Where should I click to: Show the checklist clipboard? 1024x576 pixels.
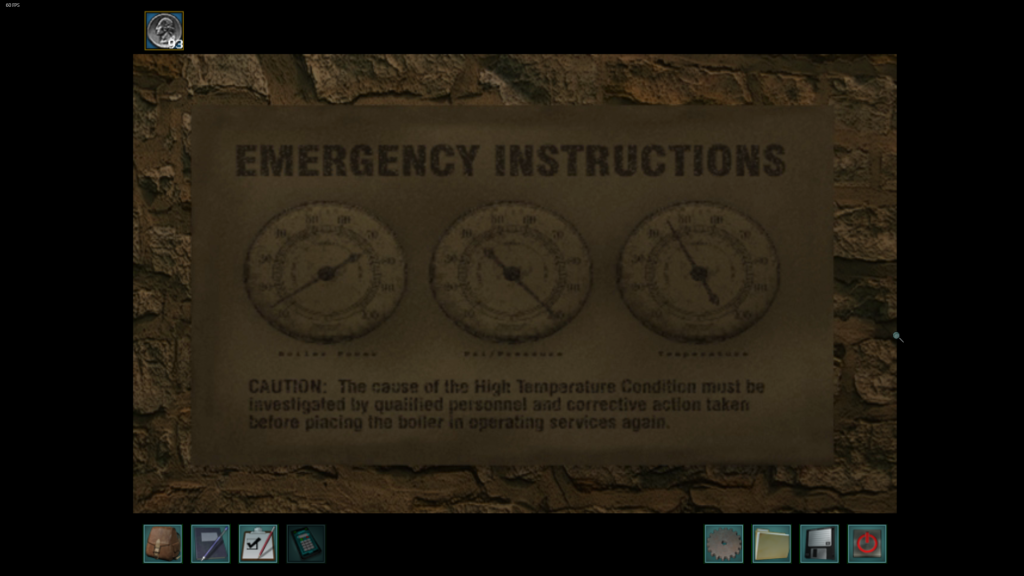coord(258,544)
